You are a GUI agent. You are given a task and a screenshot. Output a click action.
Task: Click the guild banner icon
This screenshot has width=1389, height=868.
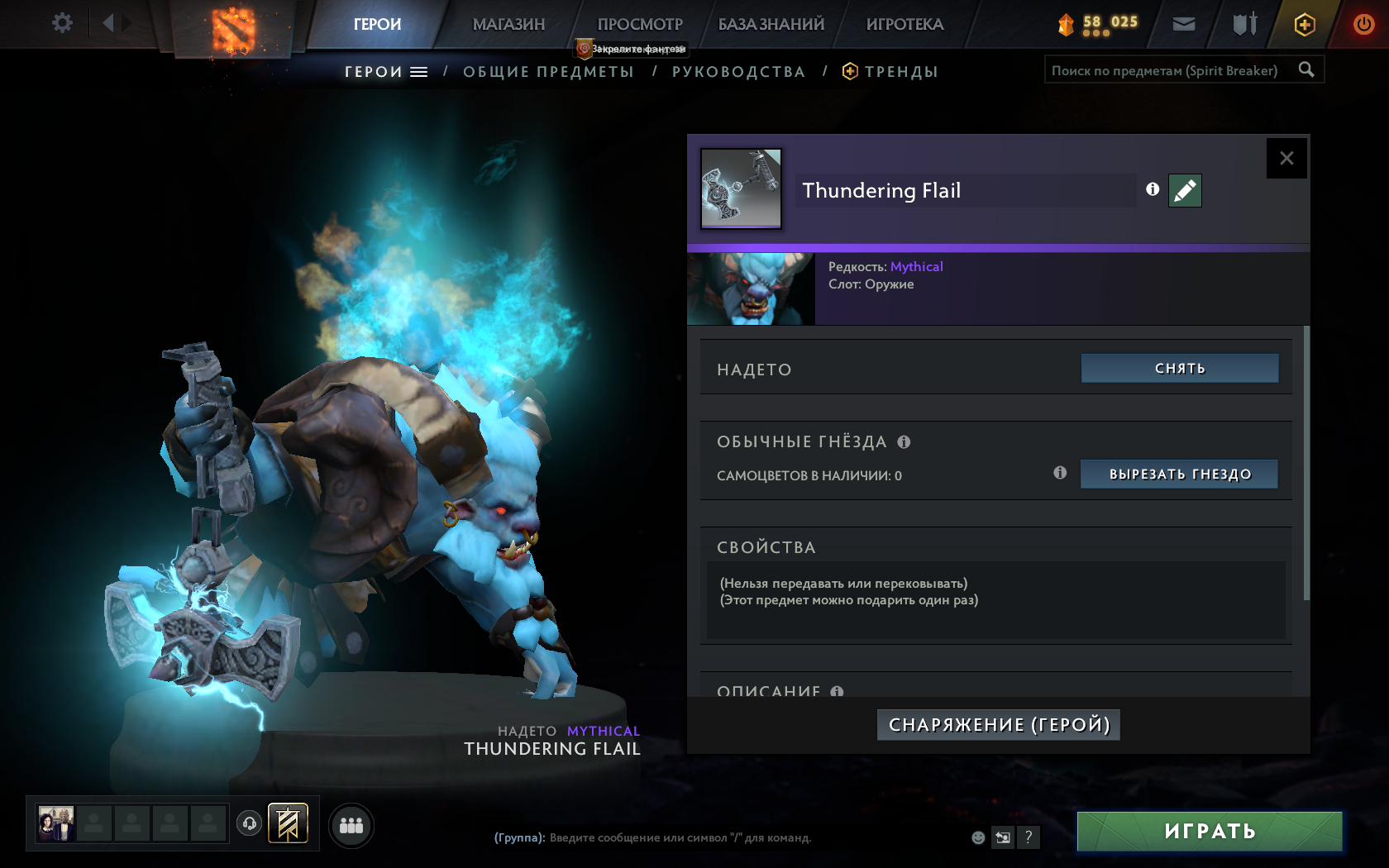[288, 823]
